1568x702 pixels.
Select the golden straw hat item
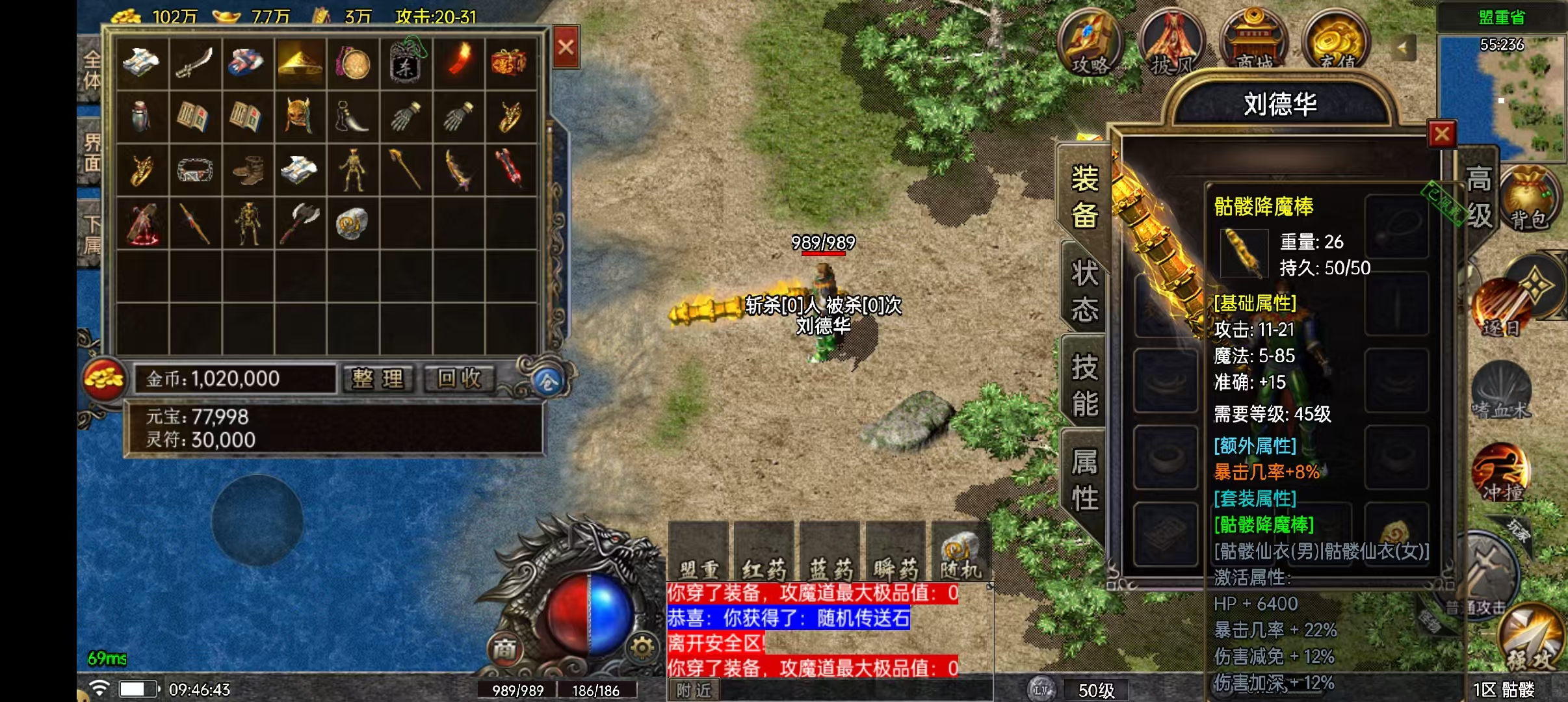point(300,63)
